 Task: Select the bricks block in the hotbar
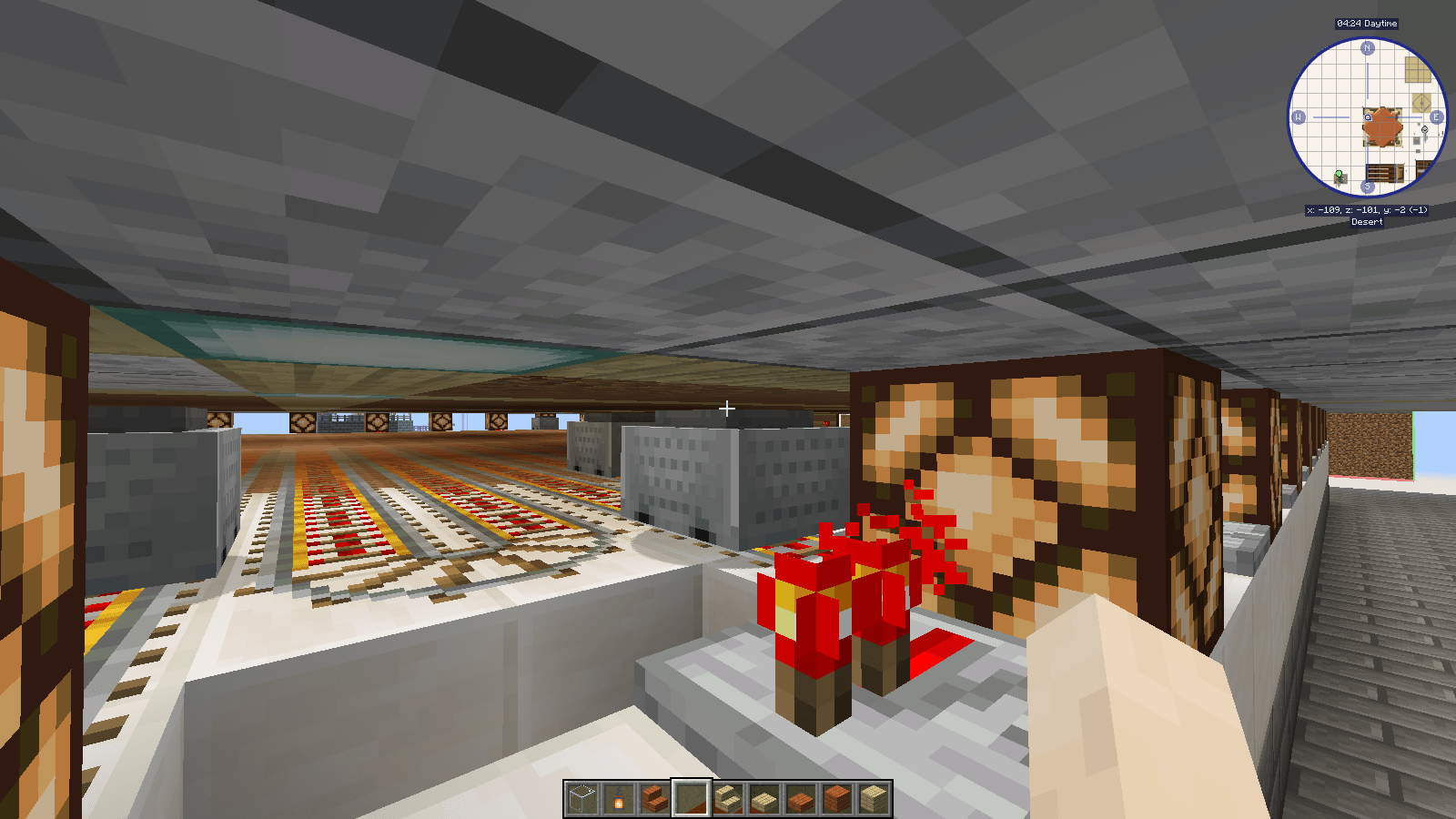835,797
